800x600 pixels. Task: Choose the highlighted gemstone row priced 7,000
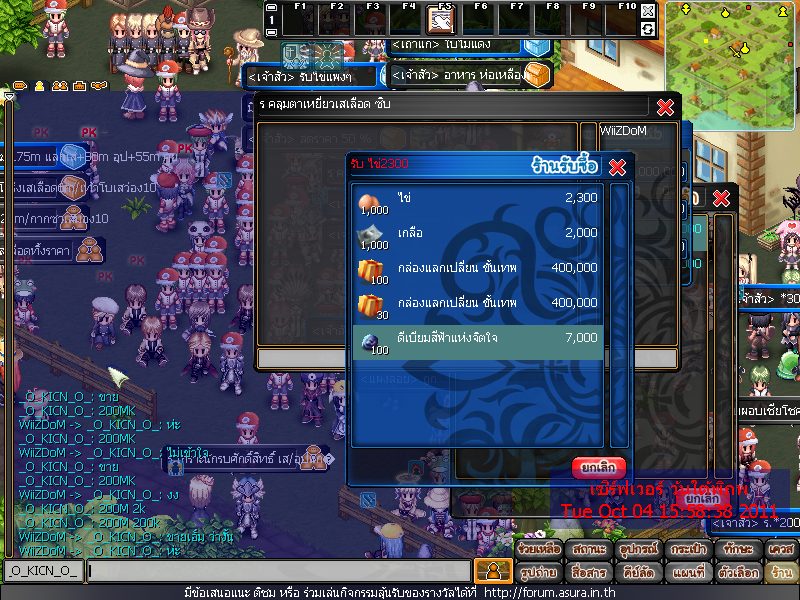point(478,340)
